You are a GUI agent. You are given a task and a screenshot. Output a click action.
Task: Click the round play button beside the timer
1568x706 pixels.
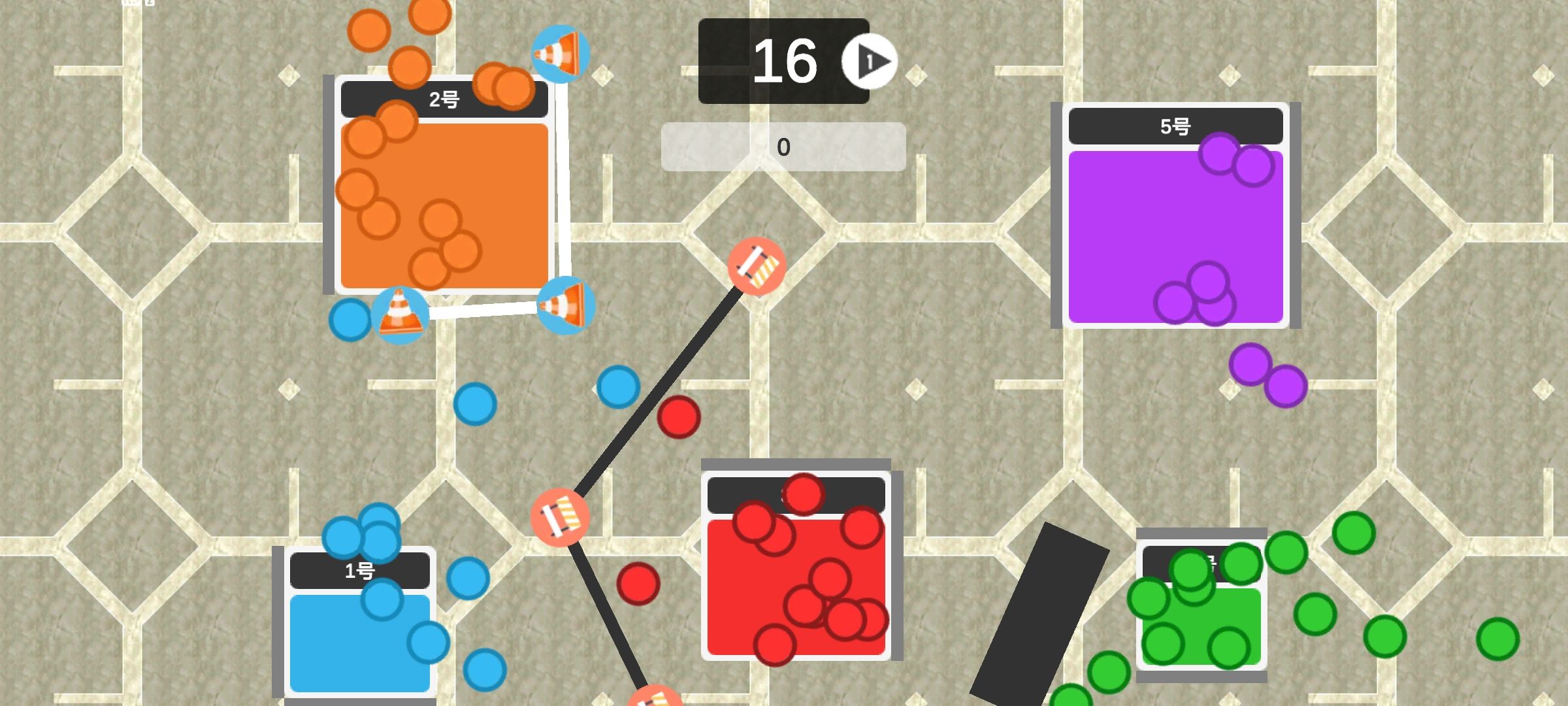tap(870, 61)
